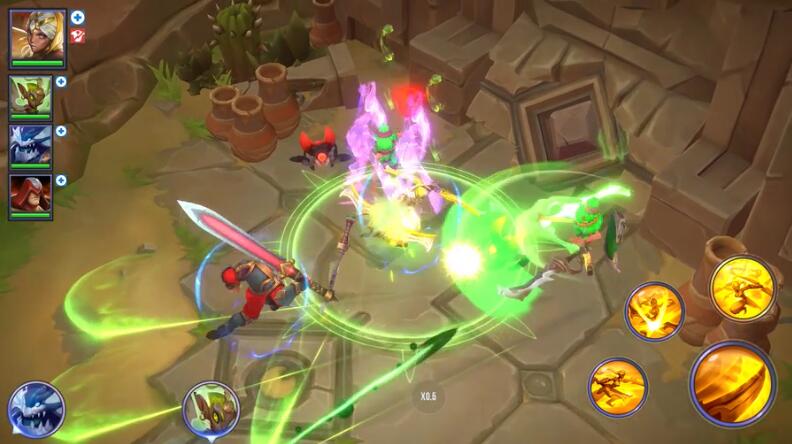This screenshot has width=792, height=444.
Task: Select the green goblin hero portrait
Action: pos(30,95)
